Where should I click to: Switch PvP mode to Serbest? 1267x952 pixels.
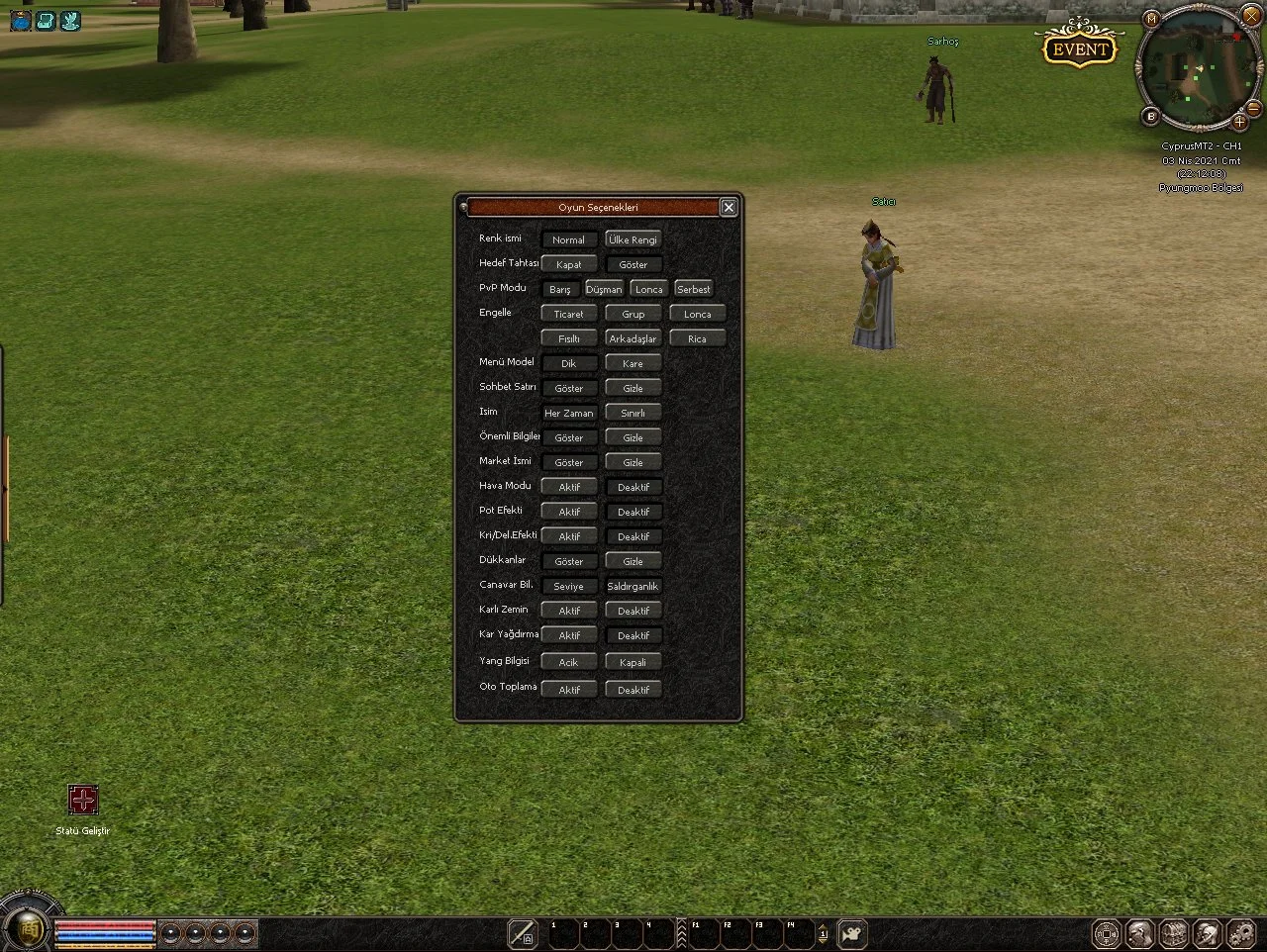pos(693,289)
